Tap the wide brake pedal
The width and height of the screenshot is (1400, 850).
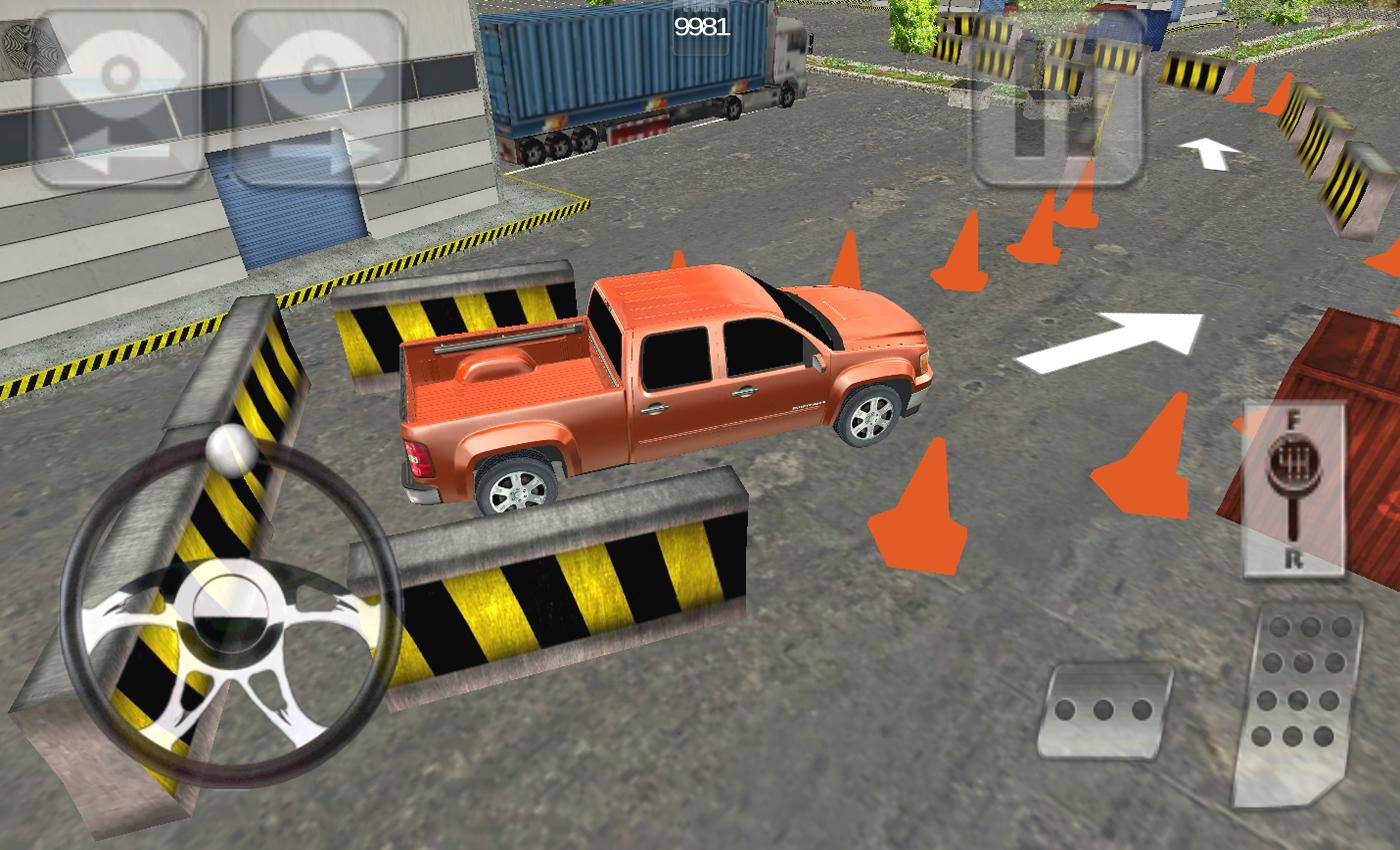(1104, 711)
